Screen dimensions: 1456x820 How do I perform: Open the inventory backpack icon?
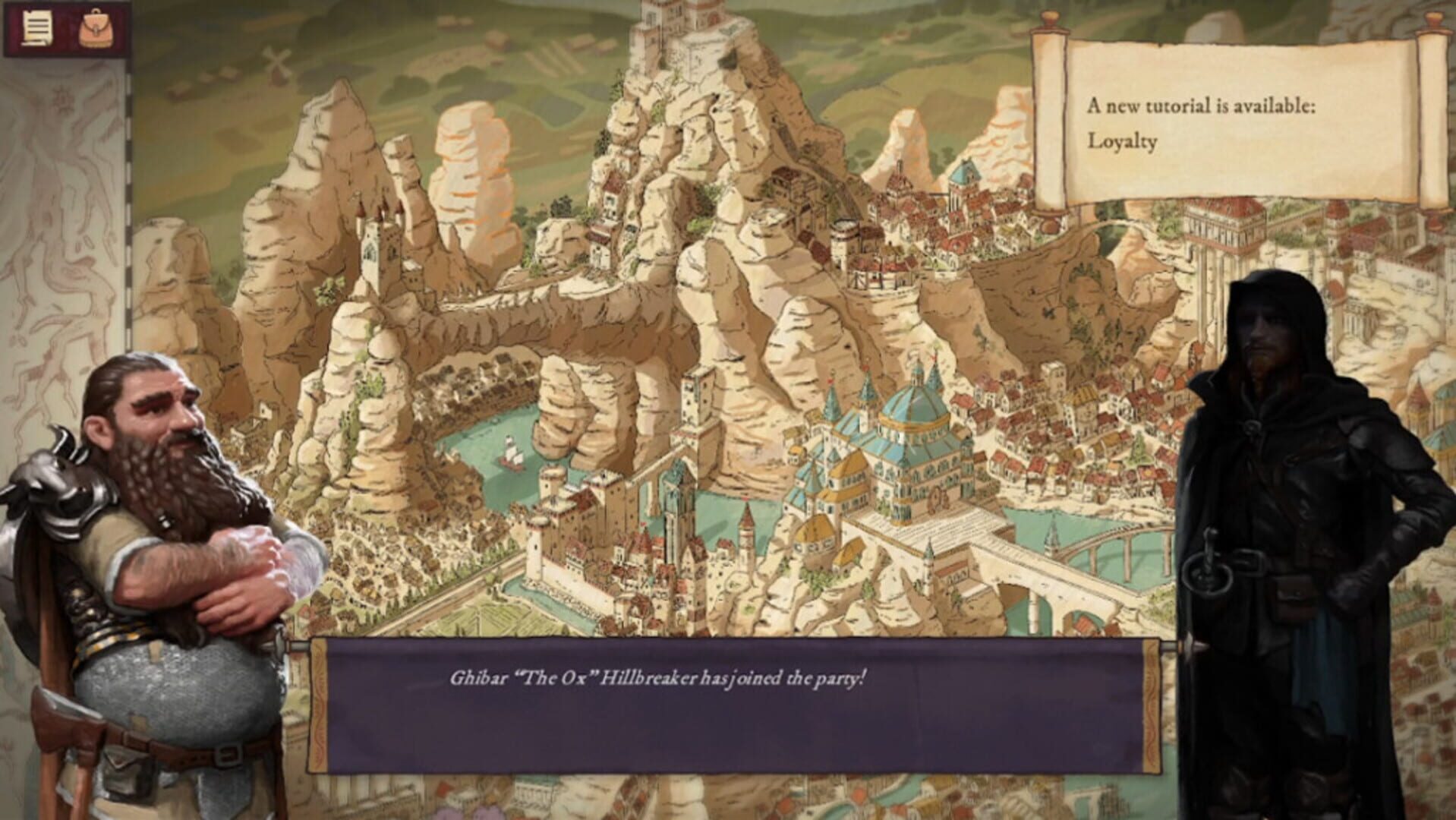pyautogui.click(x=94, y=28)
